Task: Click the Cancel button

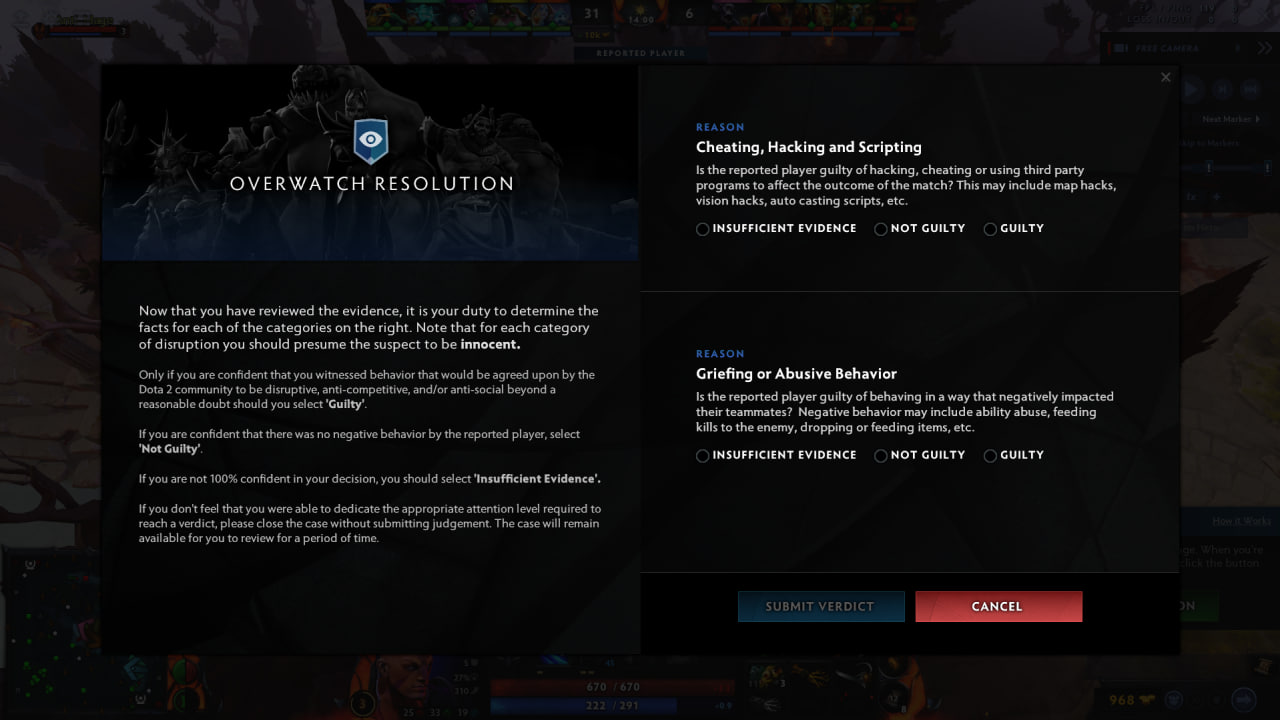Action: click(997, 606)
